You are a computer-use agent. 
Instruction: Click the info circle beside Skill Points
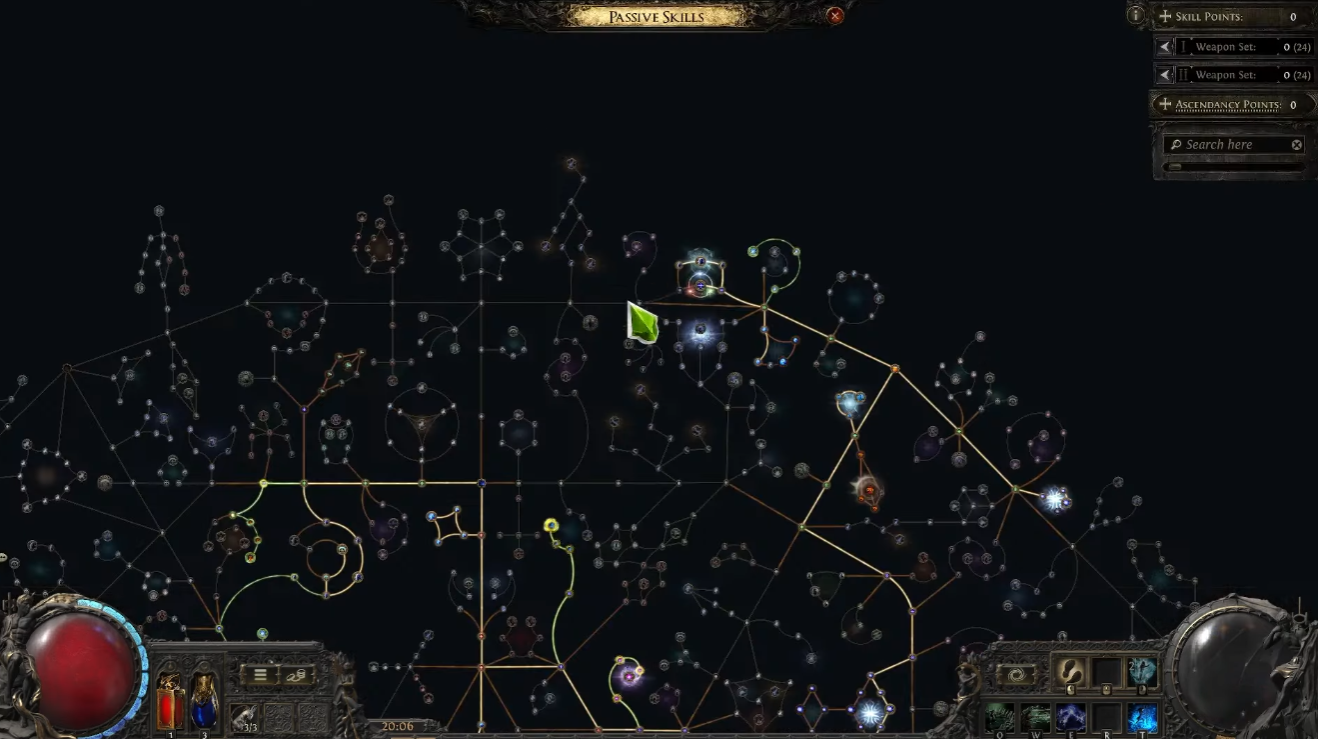pos(1136,13)
